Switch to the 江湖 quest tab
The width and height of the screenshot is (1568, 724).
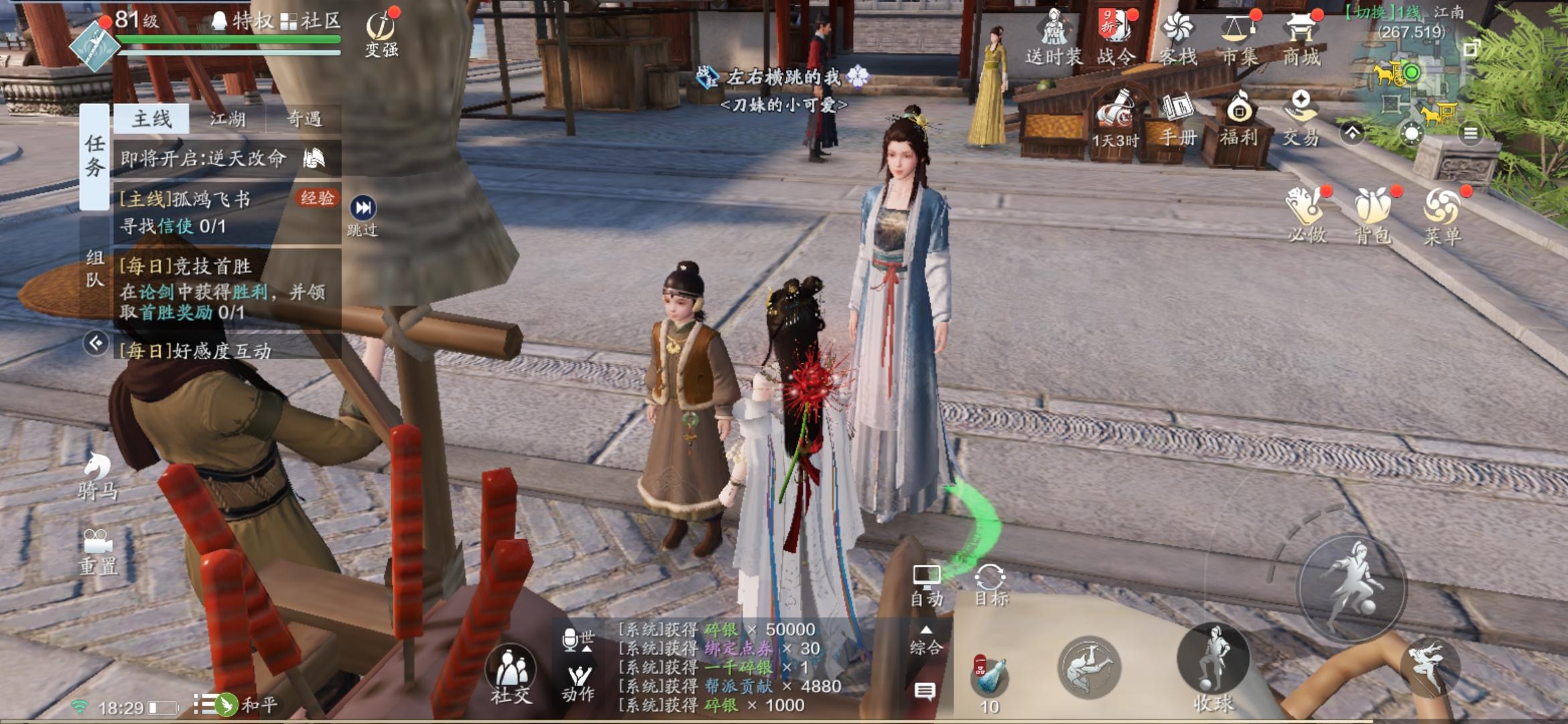tap(228, 119)
